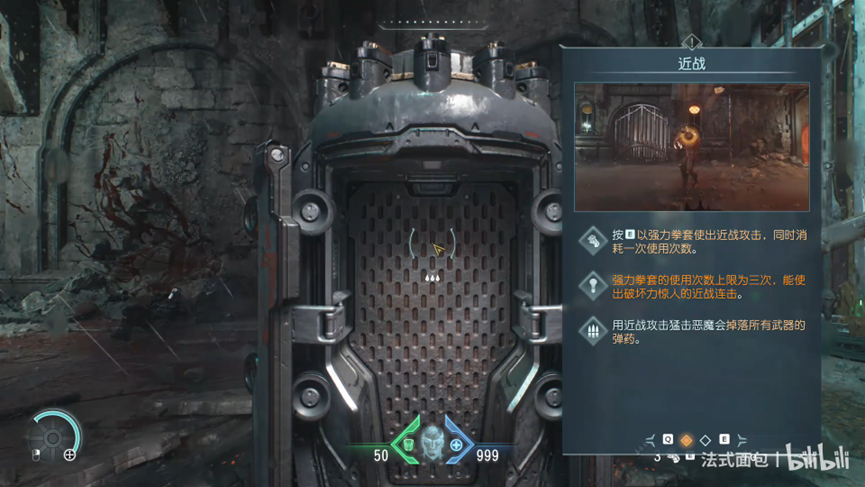865x487 pixels.
Task: Select the orange active page diamond
Action: [x=686, y=440]
